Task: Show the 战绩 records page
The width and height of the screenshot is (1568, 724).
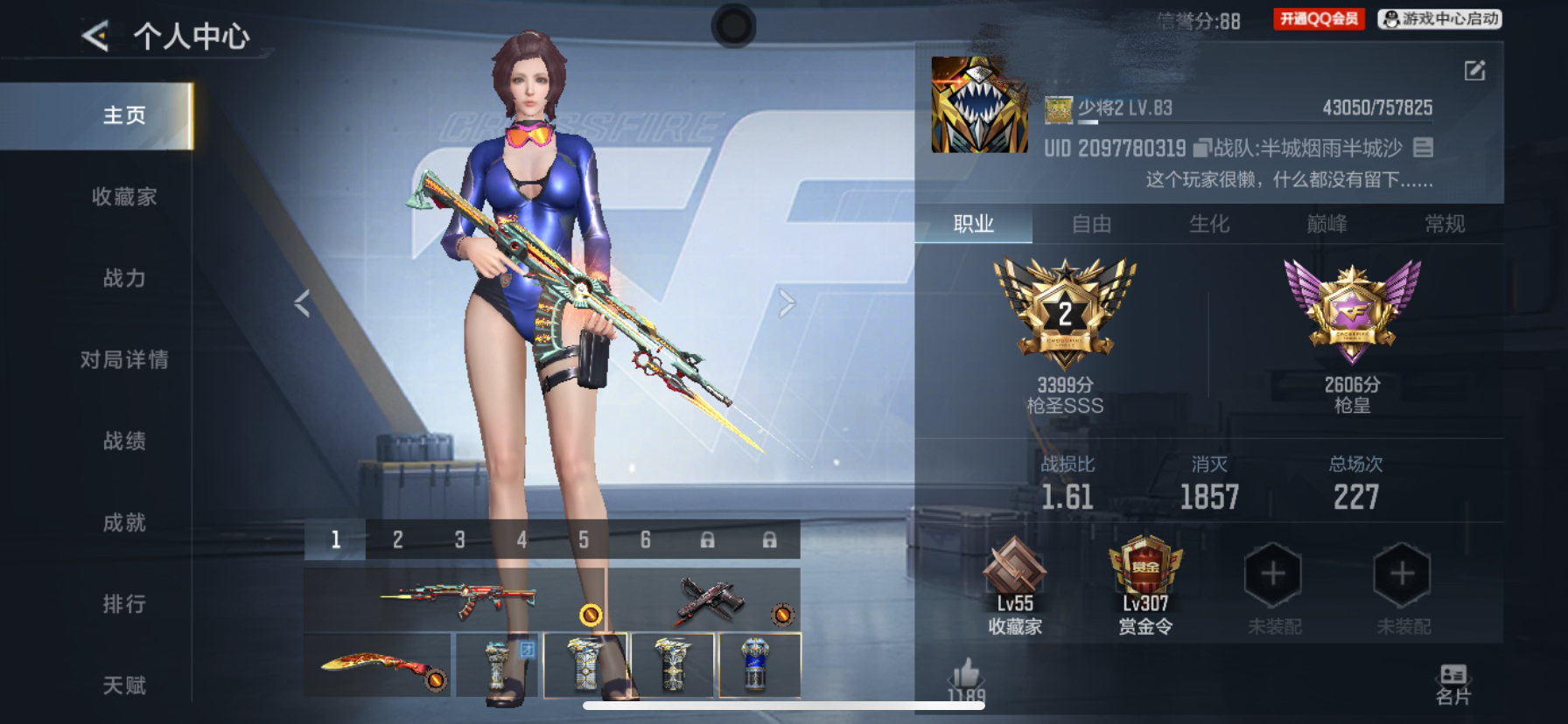Action: tap(124, 441)
